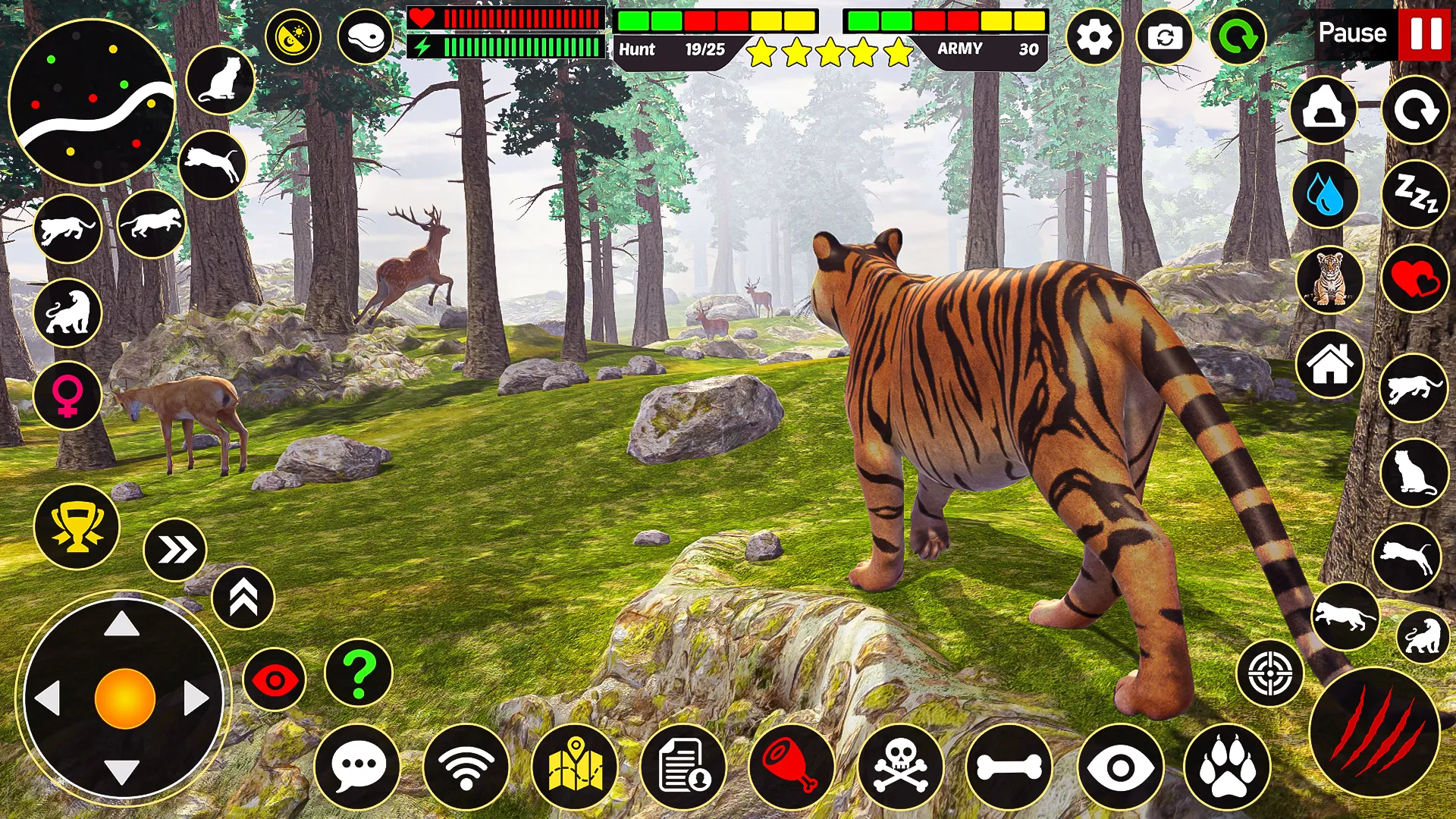
Task: Make the tiger sleep with the ZZZ icon
Action: coord(1412,195)
